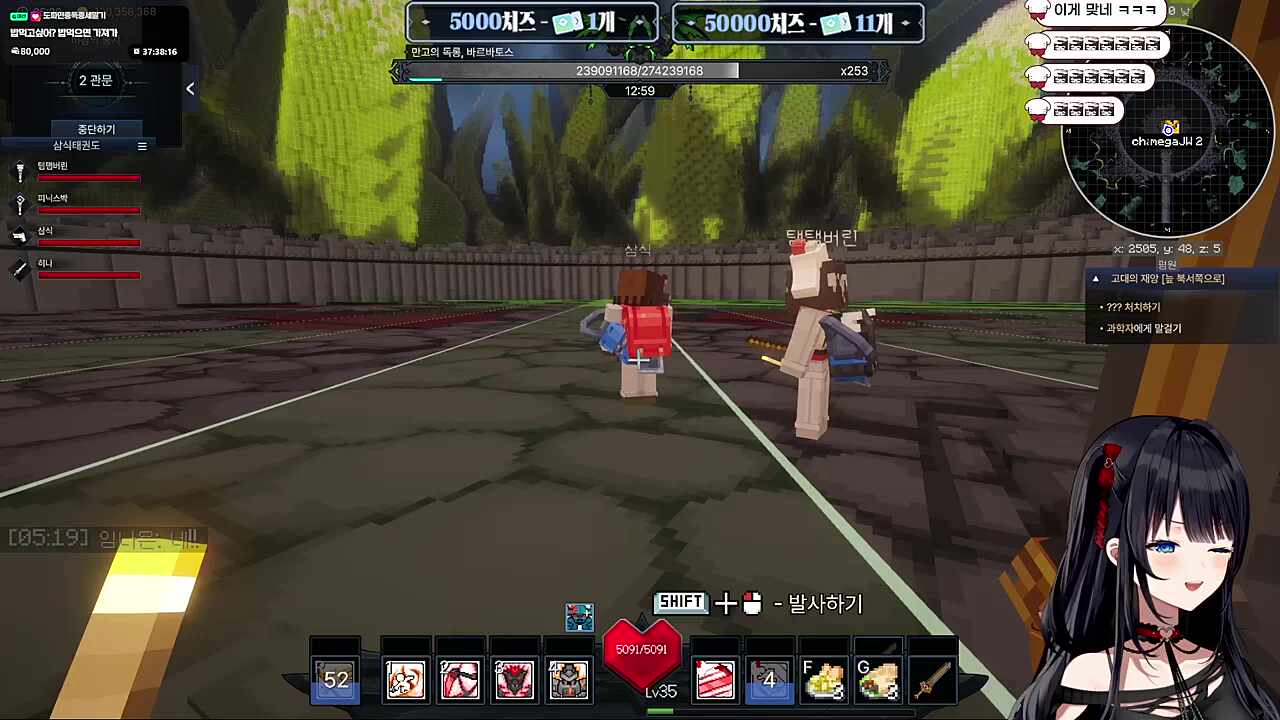Click the 중단하기 stop button
The image size is (1280, 720).
(96, 129)
